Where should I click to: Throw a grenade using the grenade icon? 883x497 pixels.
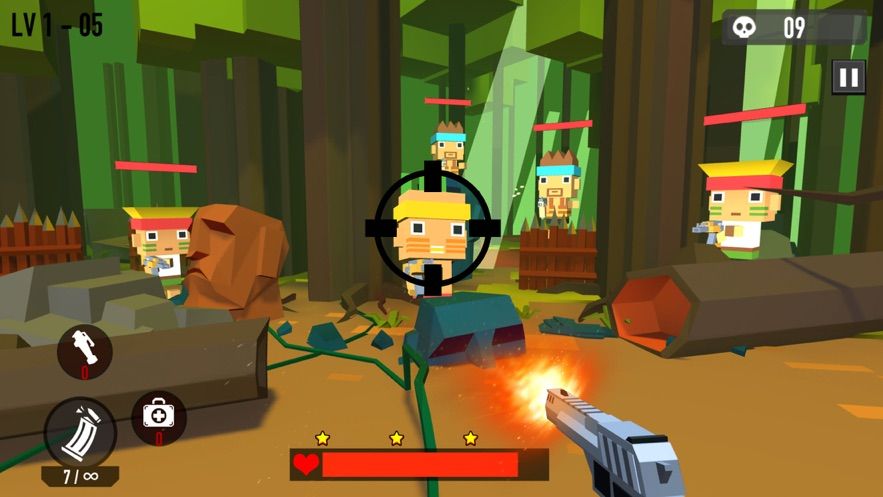[x=84, y=351]
